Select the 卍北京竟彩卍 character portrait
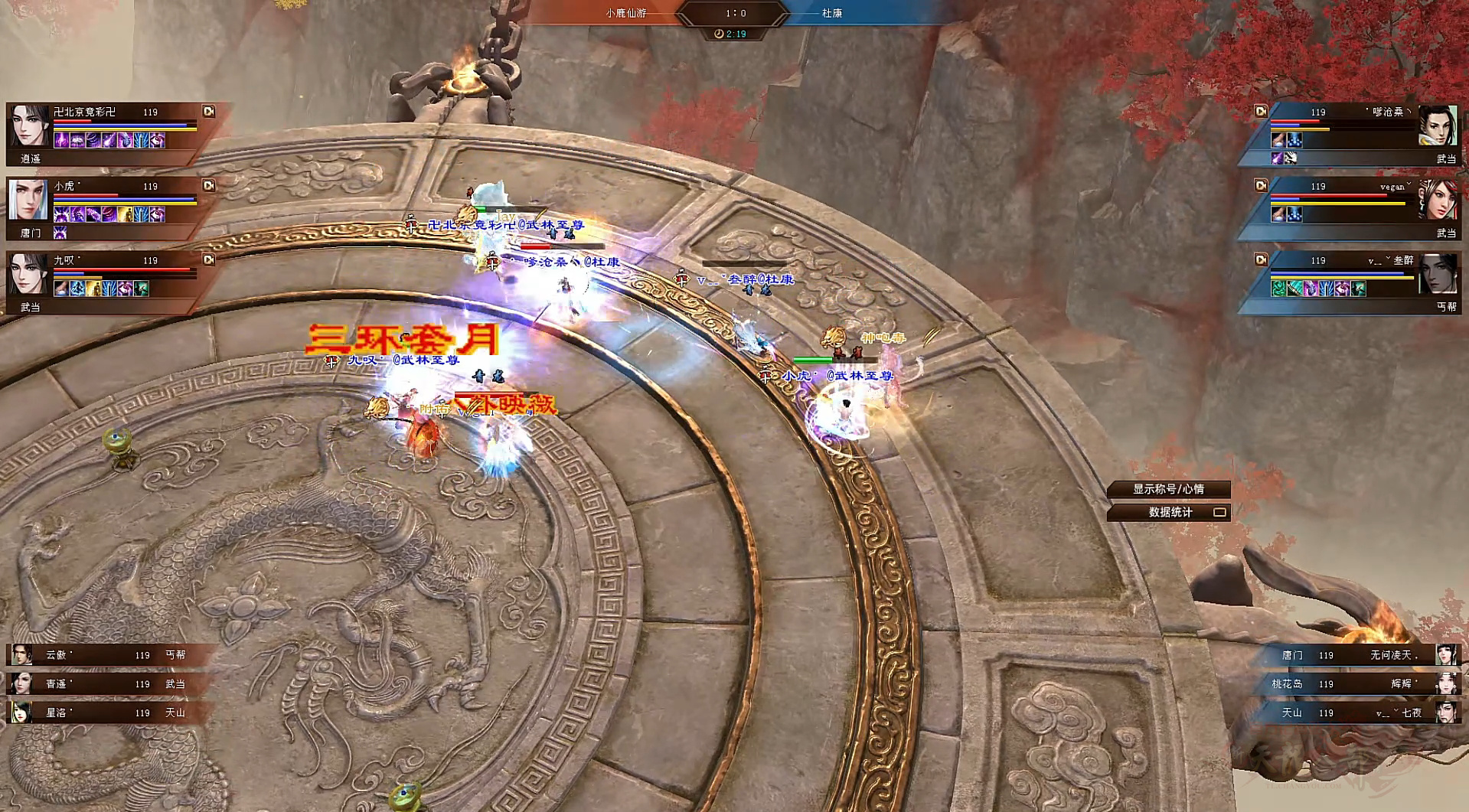This screenshot has width=1469, height=812. 29,126
